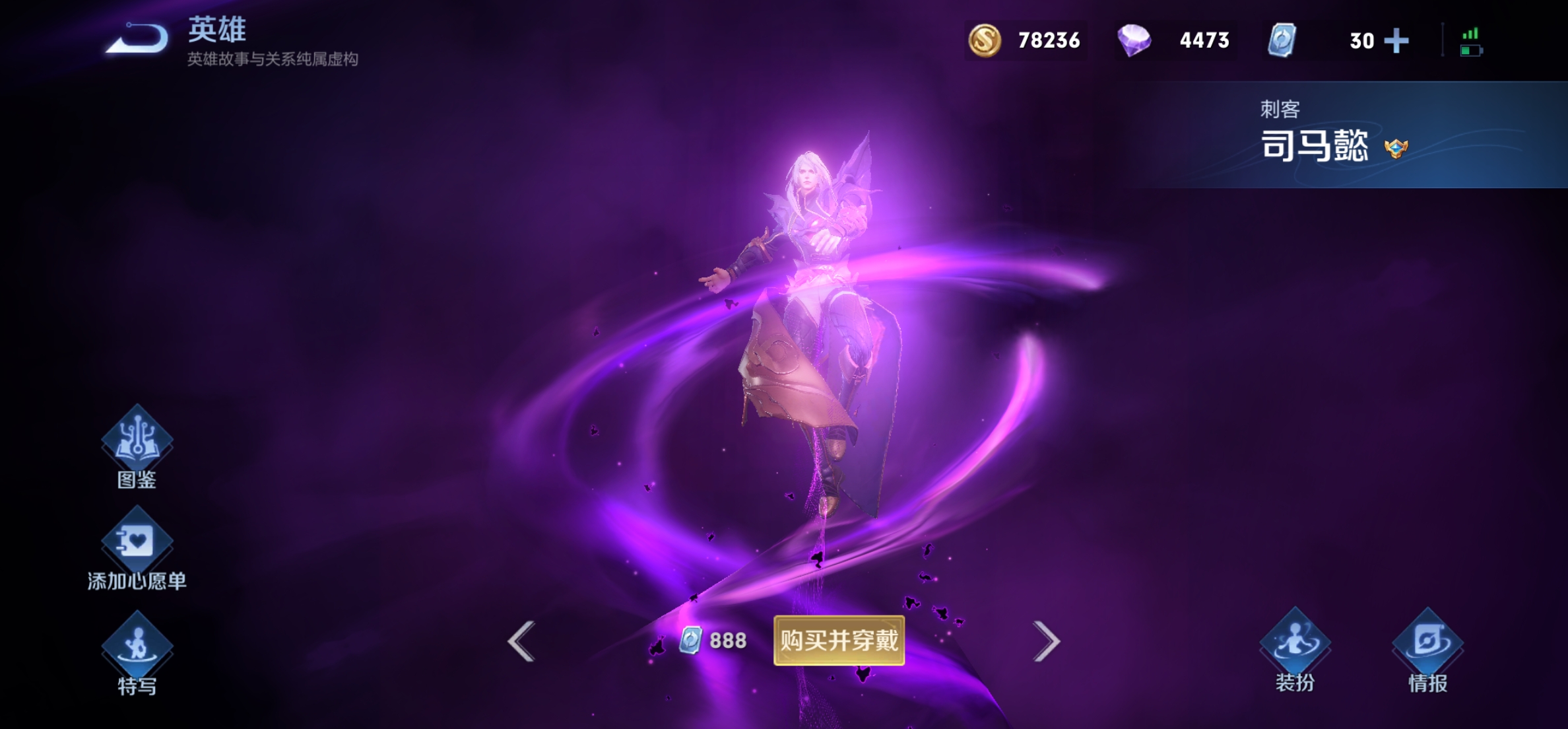1568x729 pixels.
Task: Open the 情报 intel panel
Action: pyautogui.click(x=1427, y=644)
